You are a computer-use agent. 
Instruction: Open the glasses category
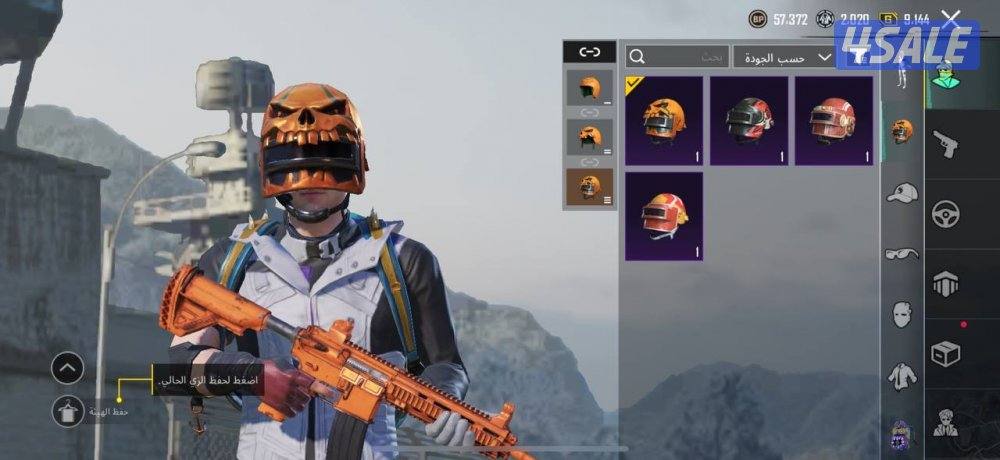pos(902,253)
